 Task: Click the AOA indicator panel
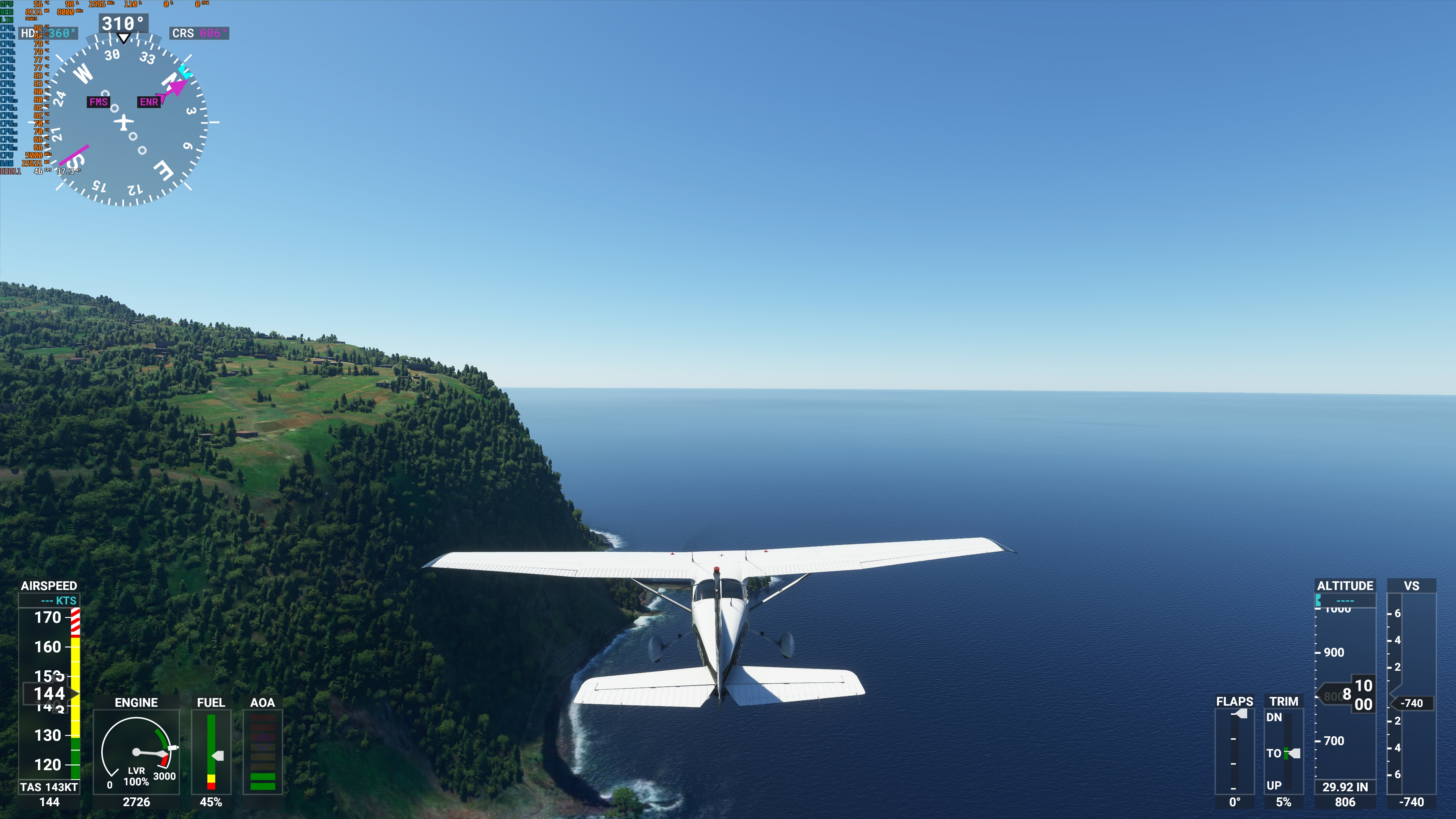pyautogui.click(x=262, y=752)
